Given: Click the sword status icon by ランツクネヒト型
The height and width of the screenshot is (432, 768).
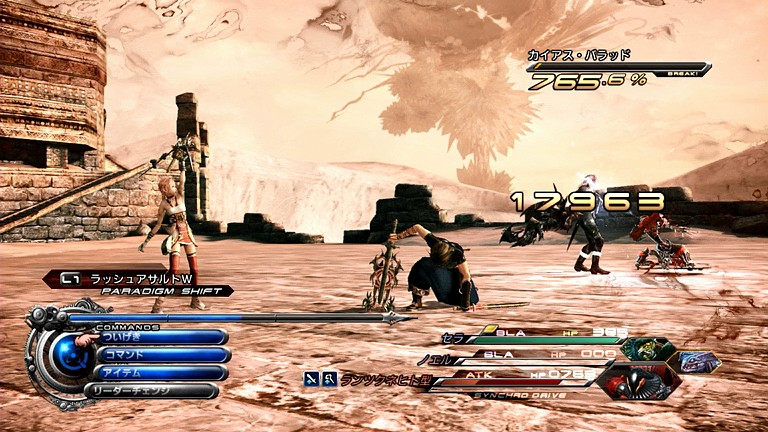Looking at the screenshot, I should [x=313, y=378].
